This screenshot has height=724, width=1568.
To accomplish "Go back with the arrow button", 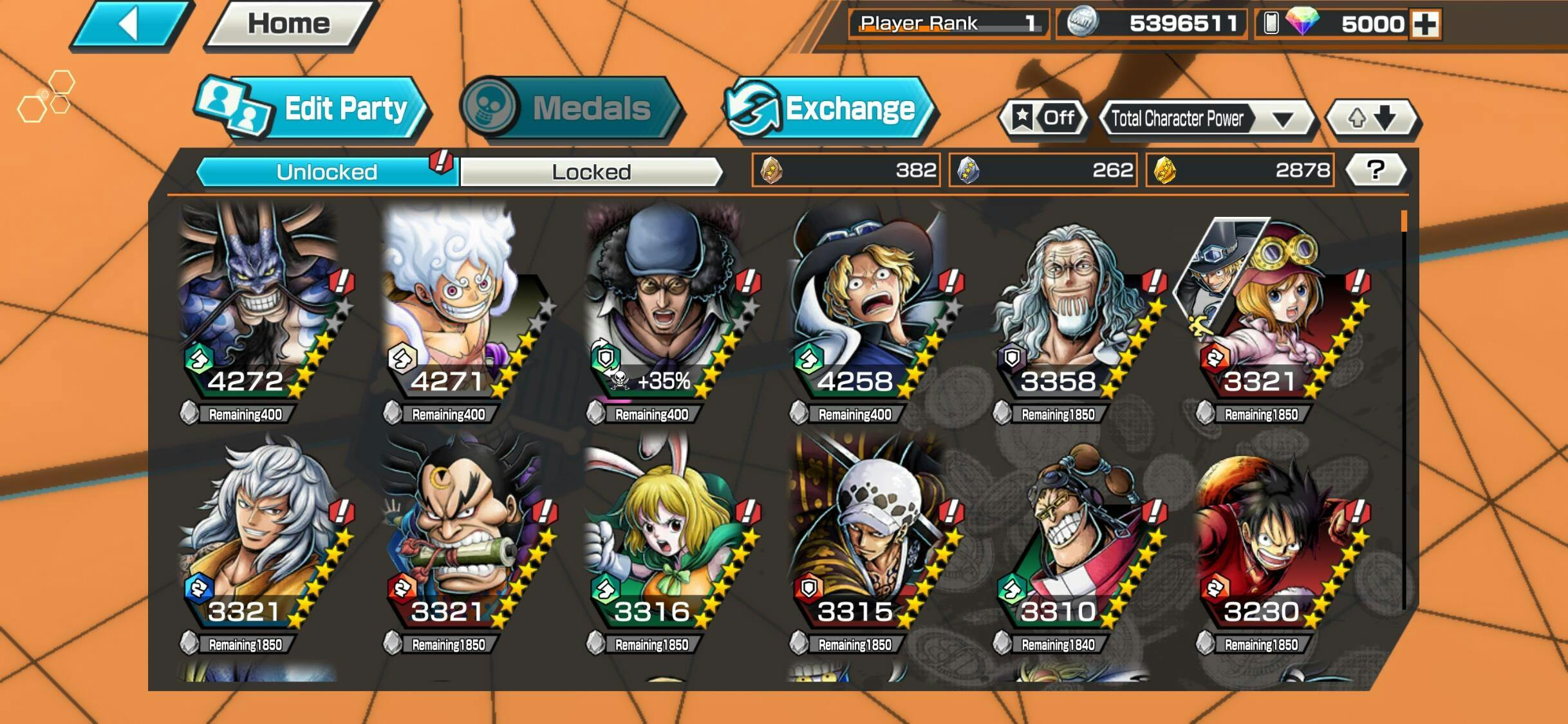I will (x=131, y=24).
